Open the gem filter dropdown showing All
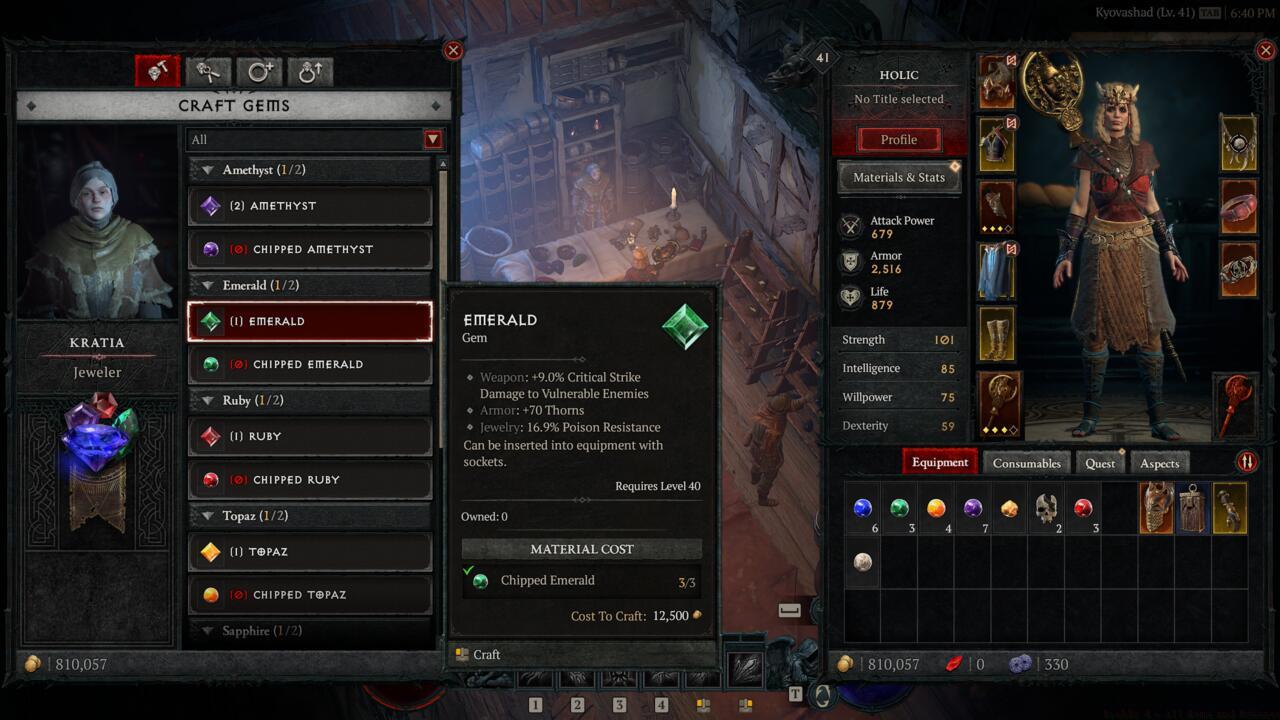 (433, 140)
